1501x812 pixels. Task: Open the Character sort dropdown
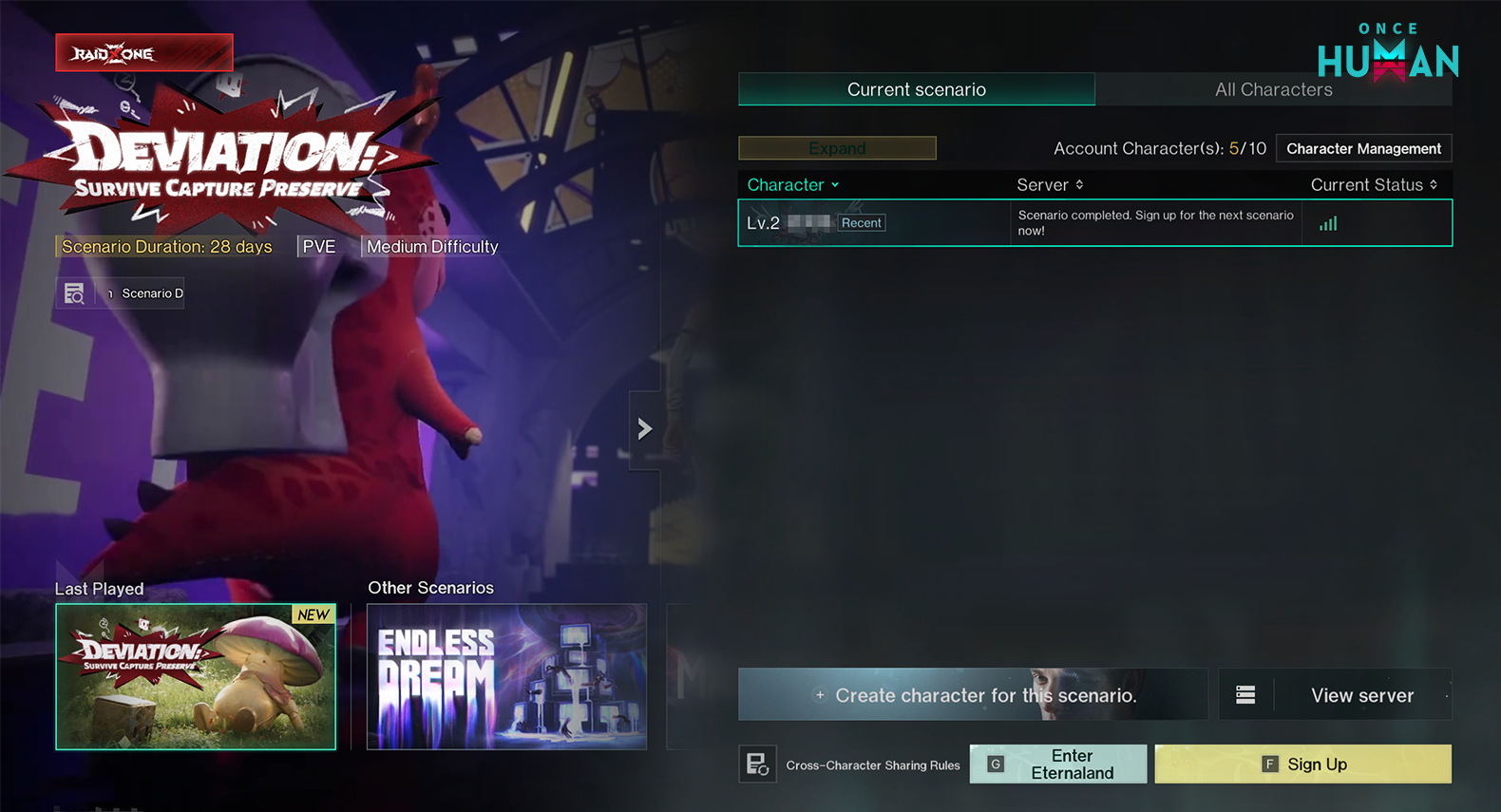point(792,184)
